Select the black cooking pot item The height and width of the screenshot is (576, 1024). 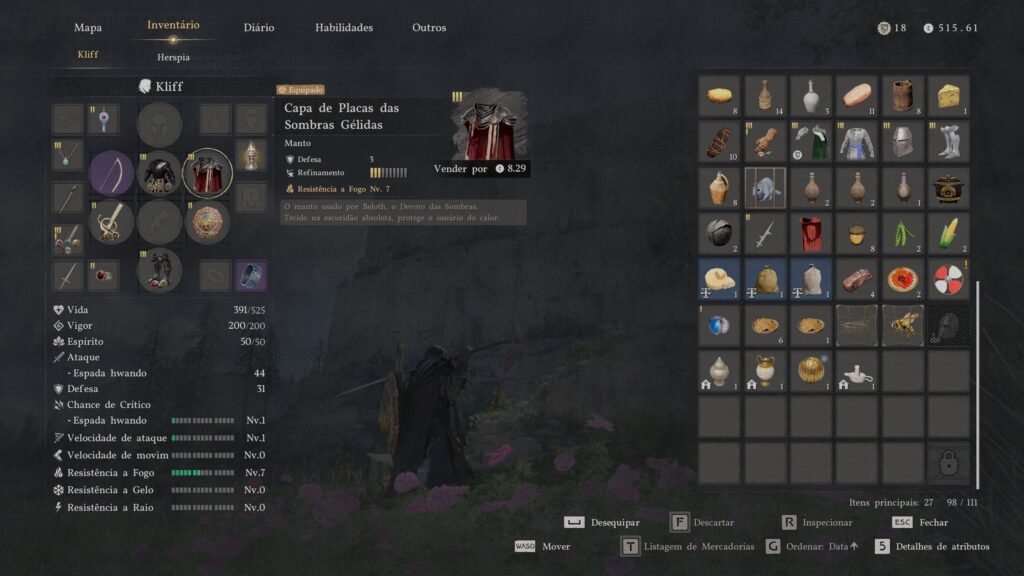point(948,187)
